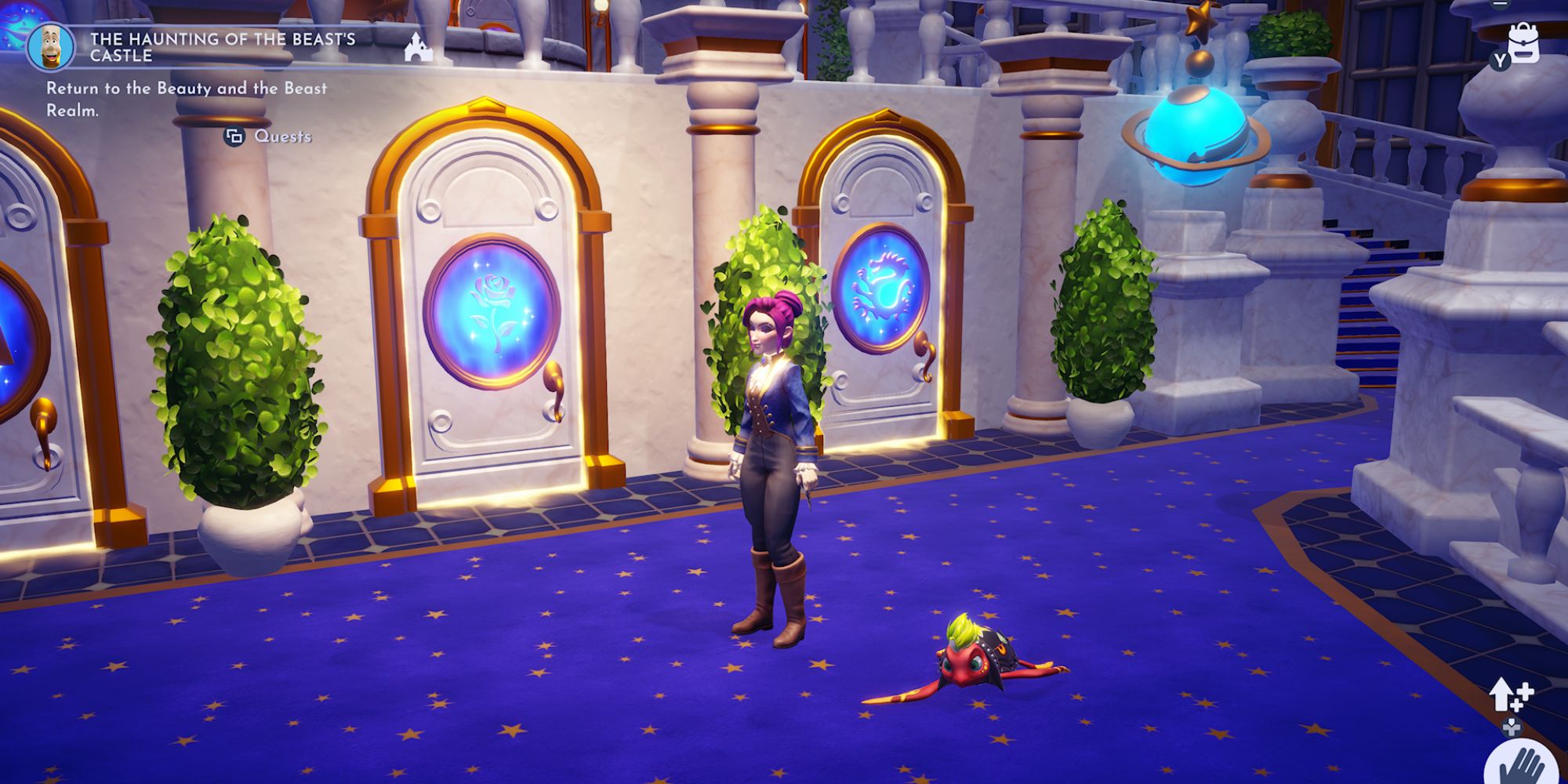The image size is (1568, 784).
Task: Select the quest giver portrait icon
Action: (x=51, y=47)
